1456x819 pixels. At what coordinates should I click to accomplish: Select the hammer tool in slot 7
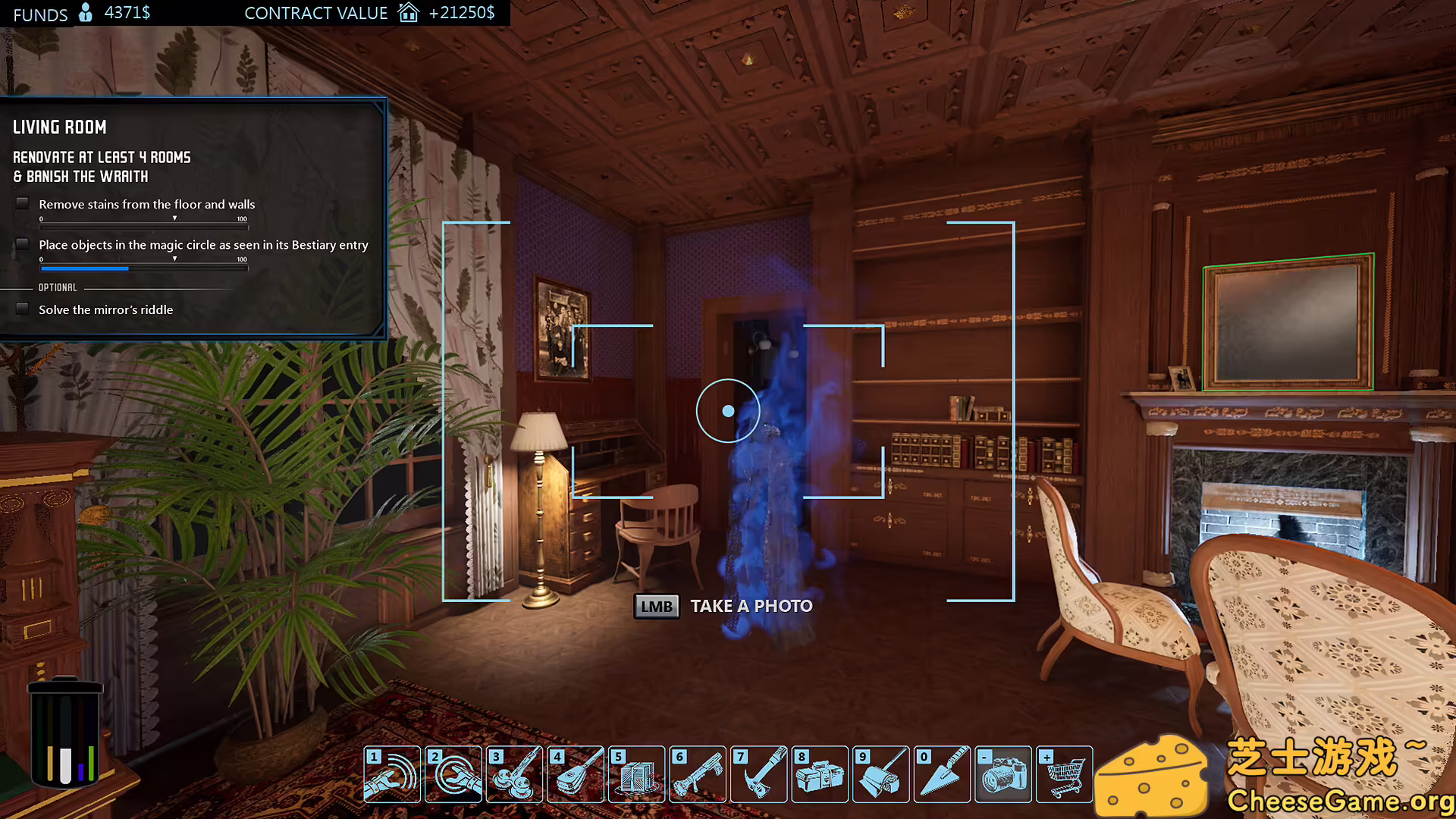tap(759, 774)
